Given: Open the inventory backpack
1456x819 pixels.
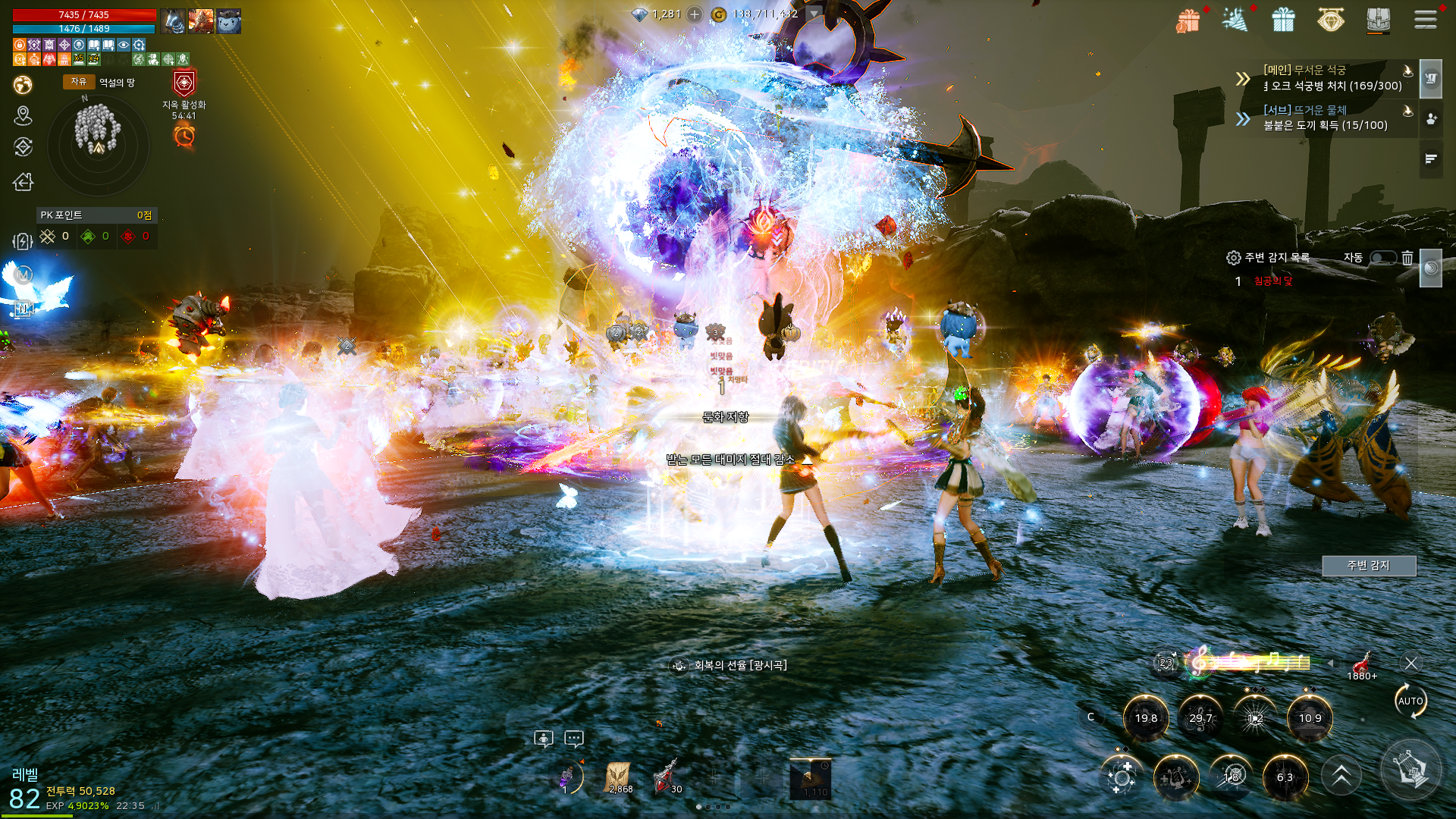Looking at the screenshot, I should [1378, 20].
